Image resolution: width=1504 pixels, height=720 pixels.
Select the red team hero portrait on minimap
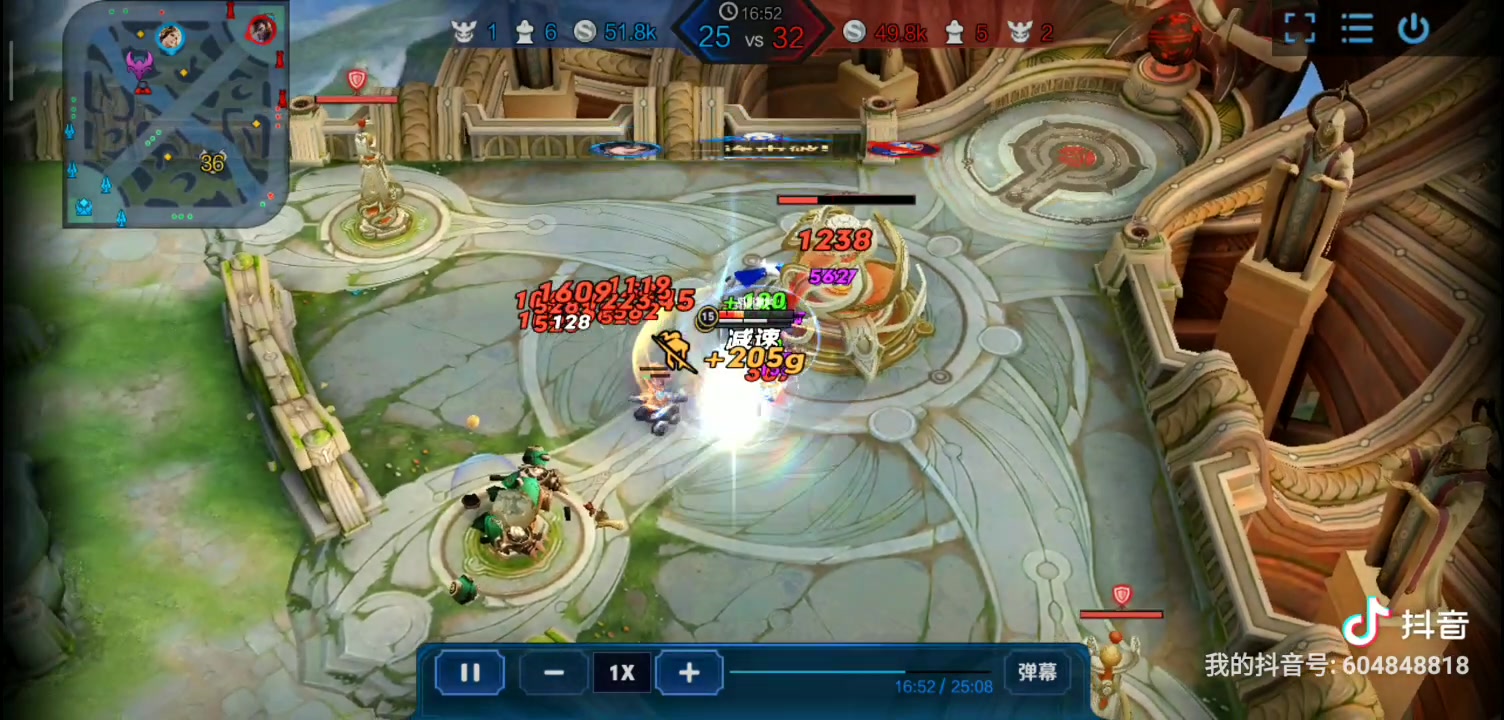261,29
